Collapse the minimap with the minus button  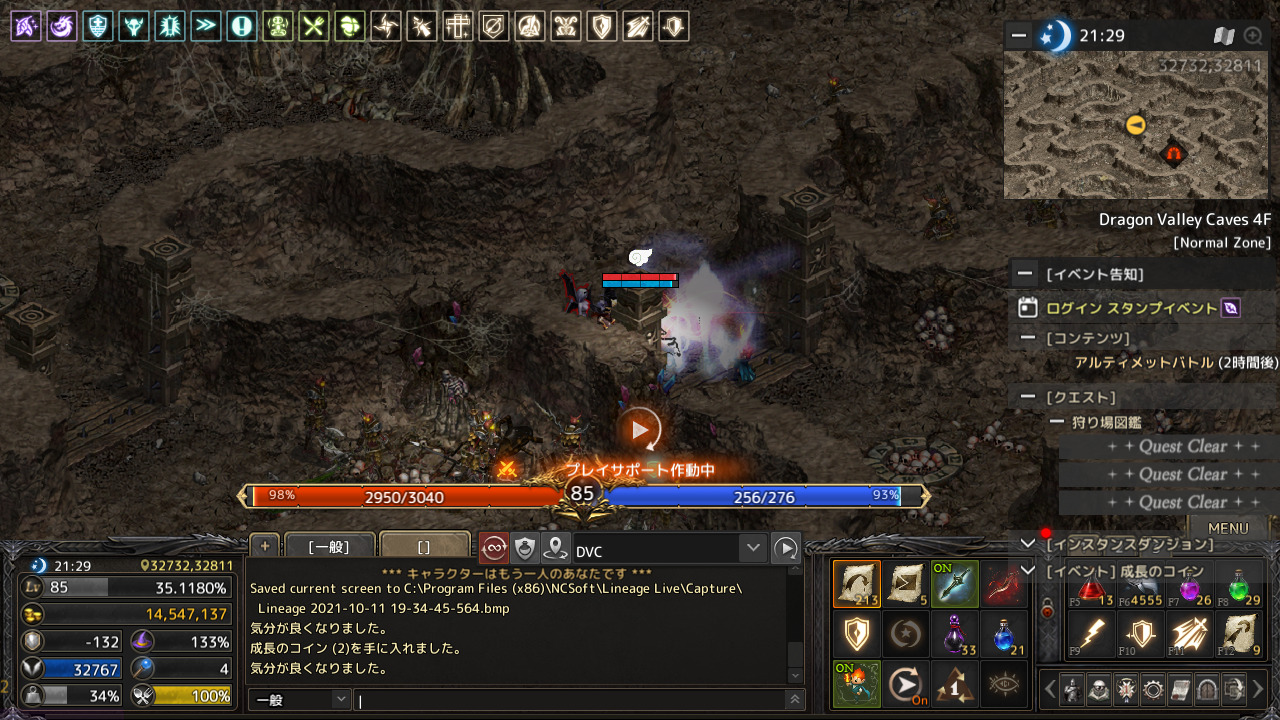1019,36
